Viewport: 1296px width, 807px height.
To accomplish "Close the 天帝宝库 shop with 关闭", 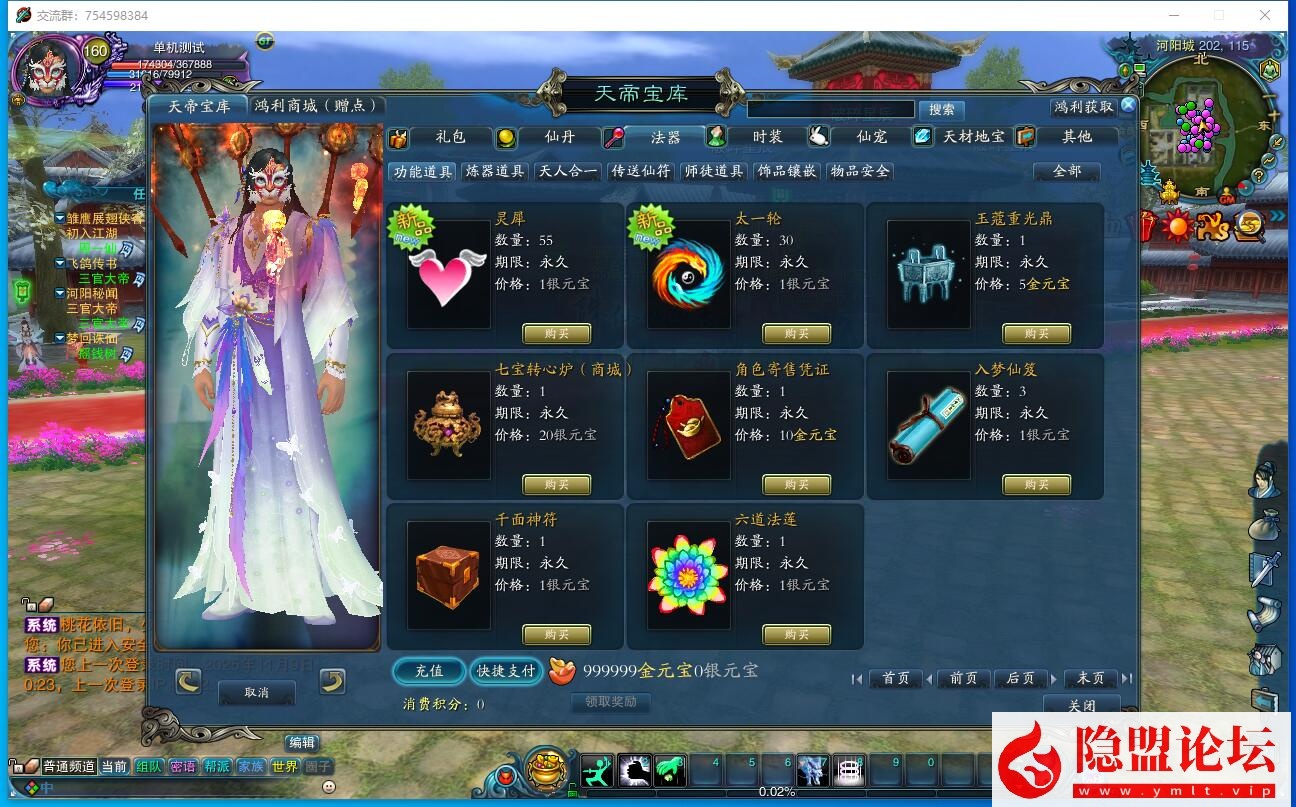I will tap(1082, 705).
